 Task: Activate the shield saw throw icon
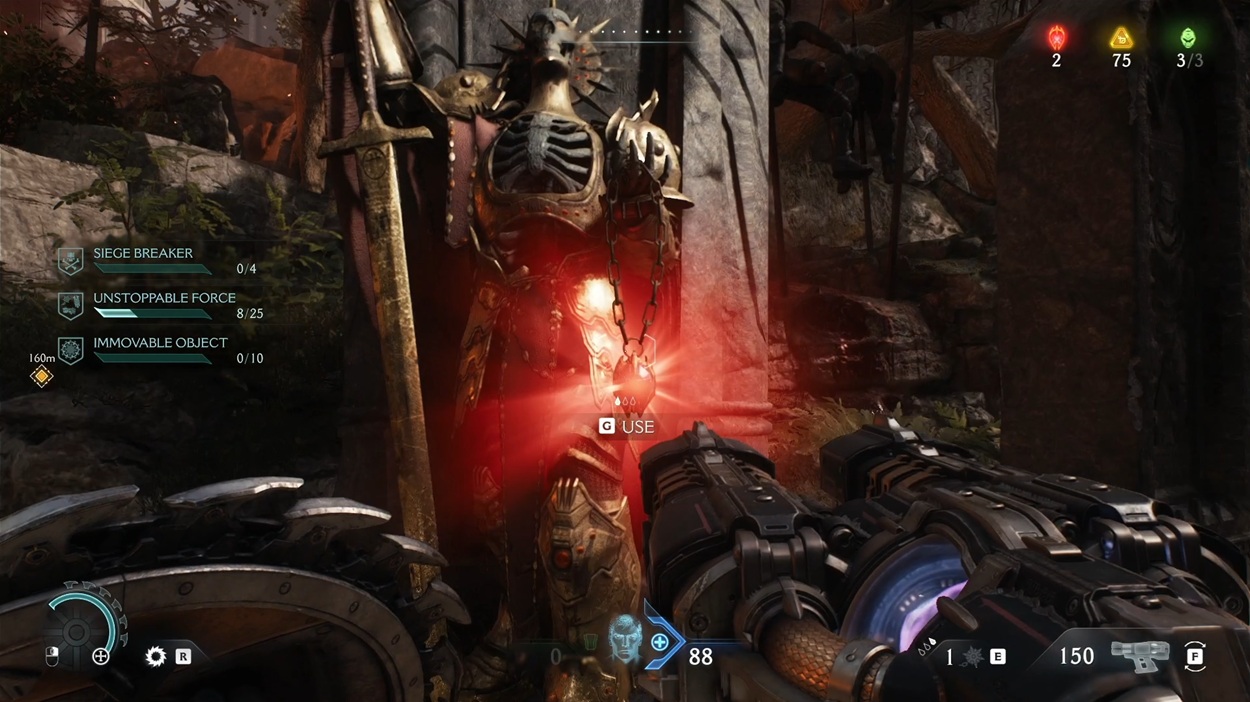click(156, 656)
